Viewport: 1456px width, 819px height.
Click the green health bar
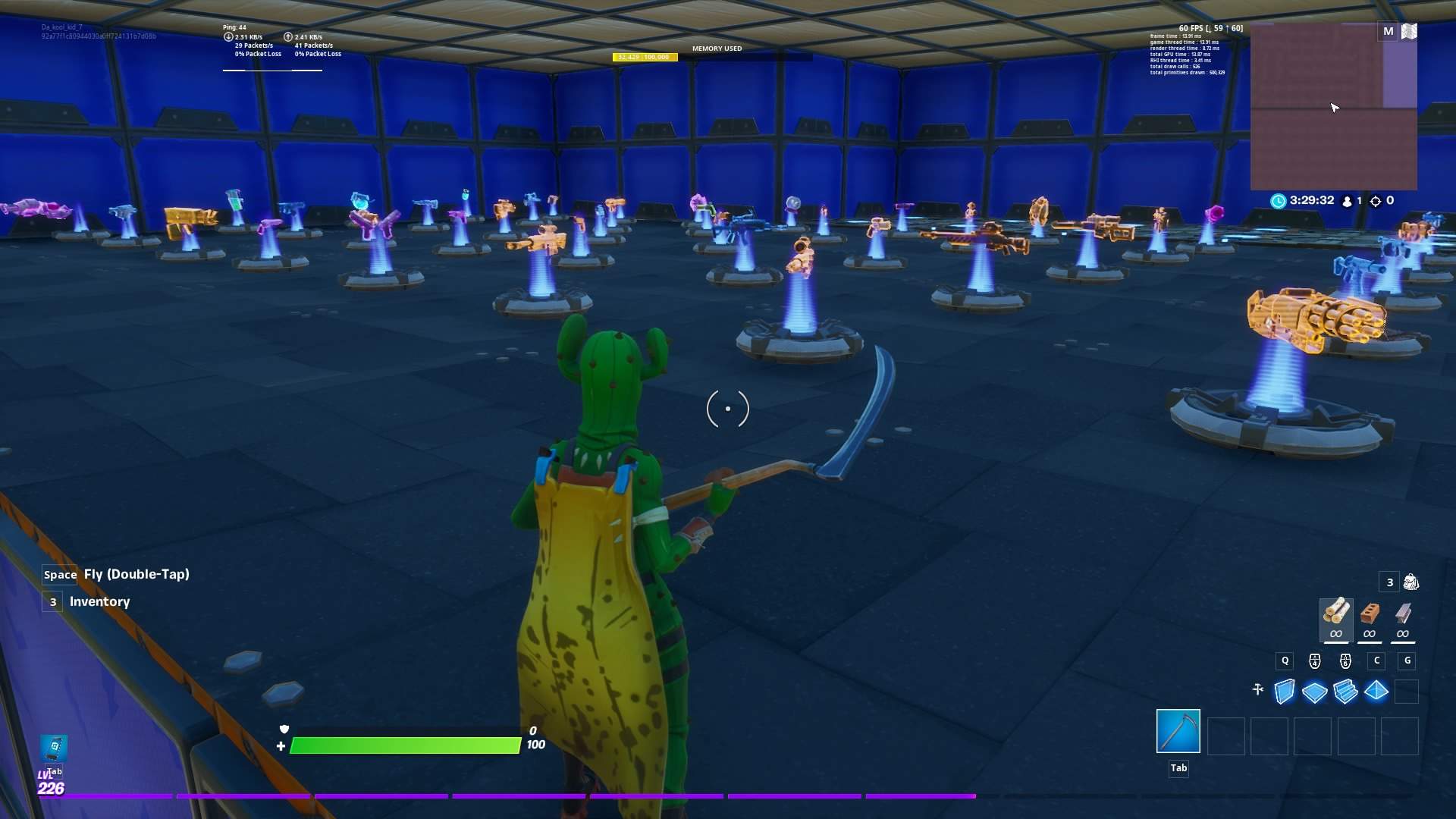[x=406, y=745]
